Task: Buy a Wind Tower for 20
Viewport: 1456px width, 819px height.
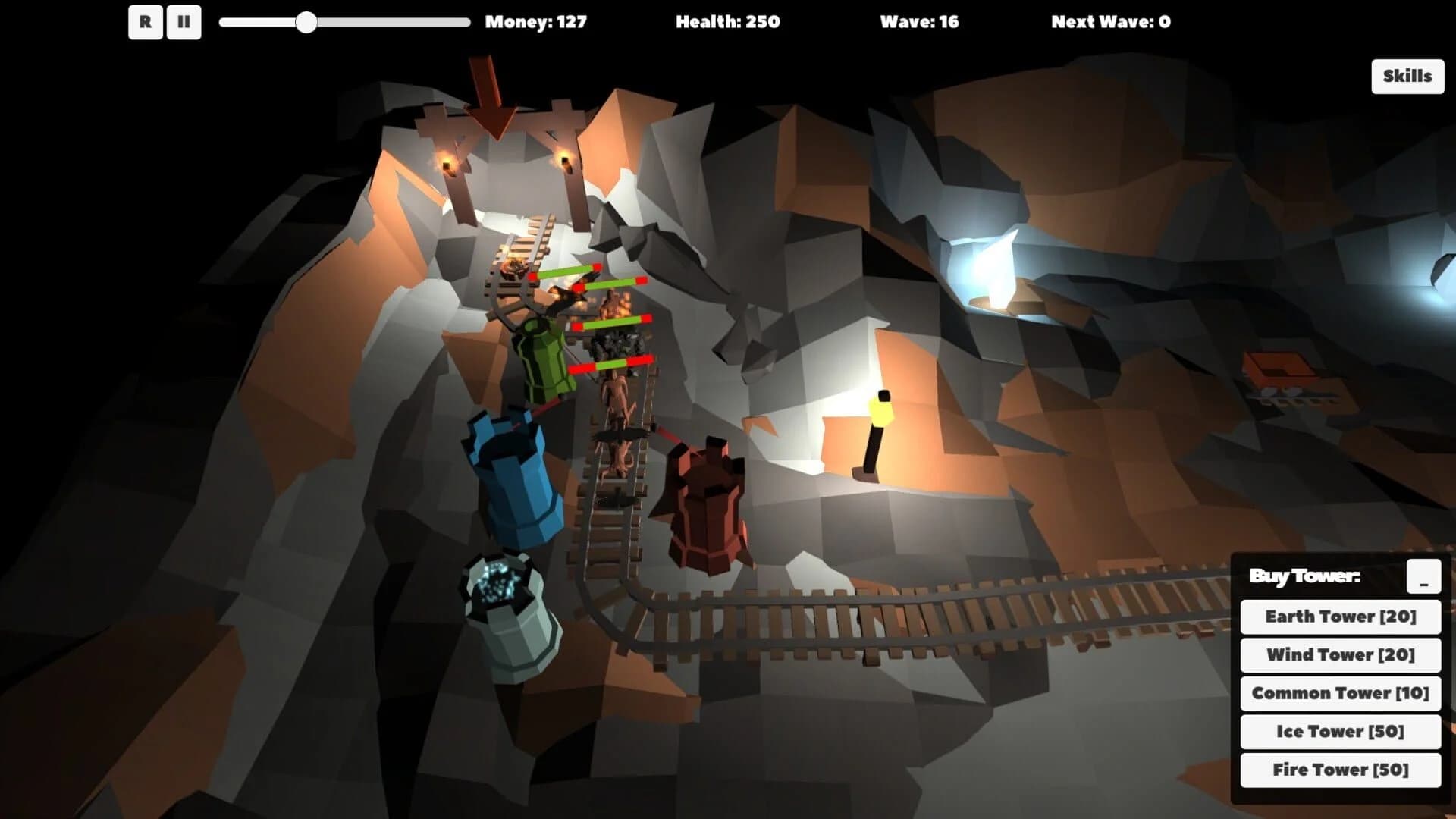Action: point(1339,654)
